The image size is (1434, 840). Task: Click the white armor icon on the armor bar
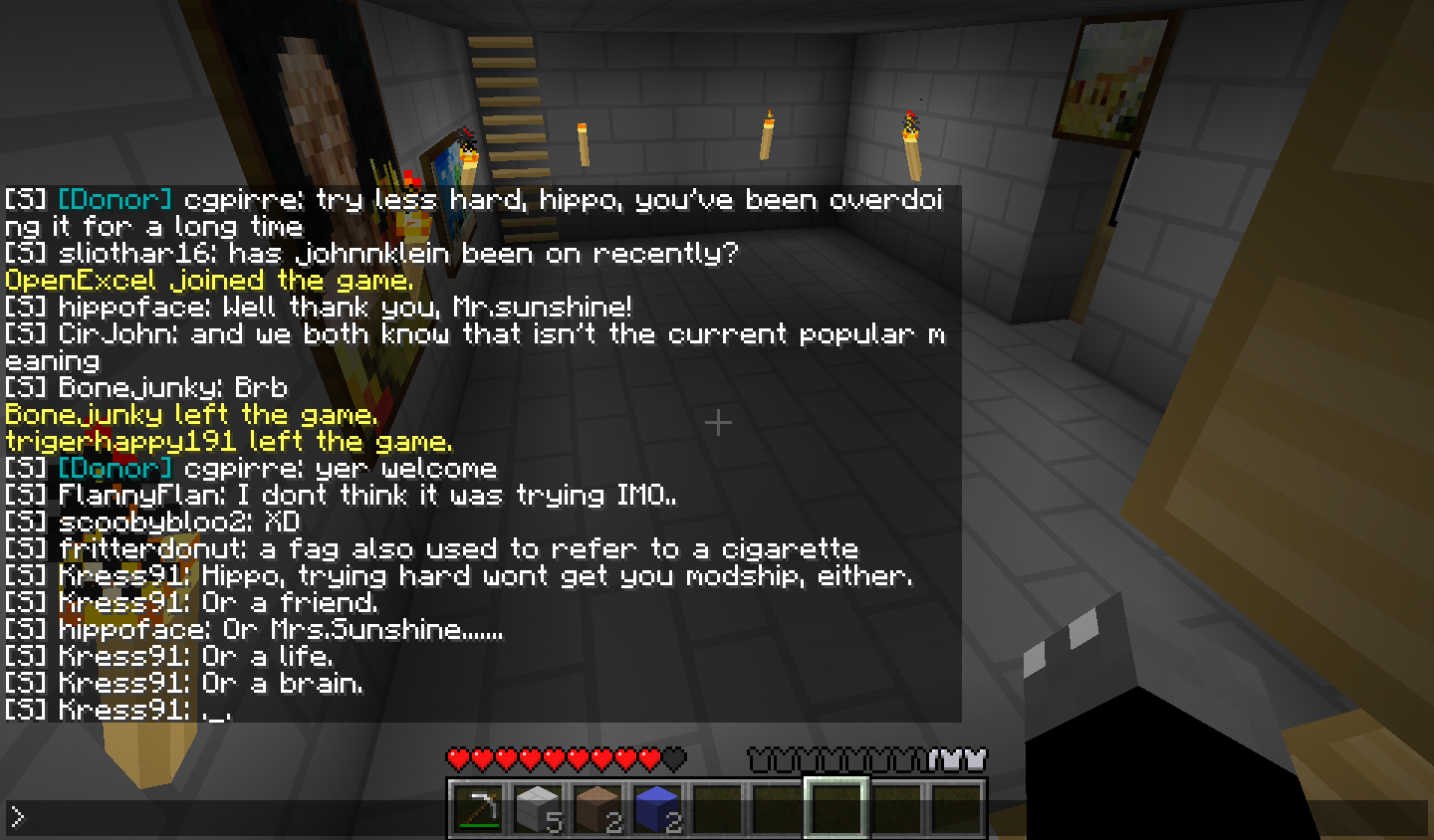974,759
